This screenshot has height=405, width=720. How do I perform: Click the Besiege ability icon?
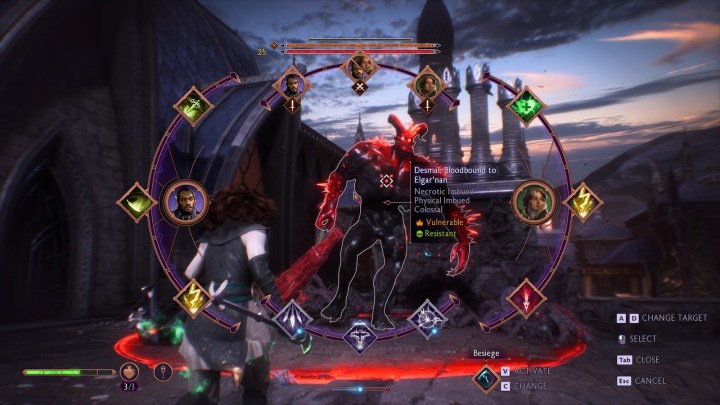coord(485,376)
